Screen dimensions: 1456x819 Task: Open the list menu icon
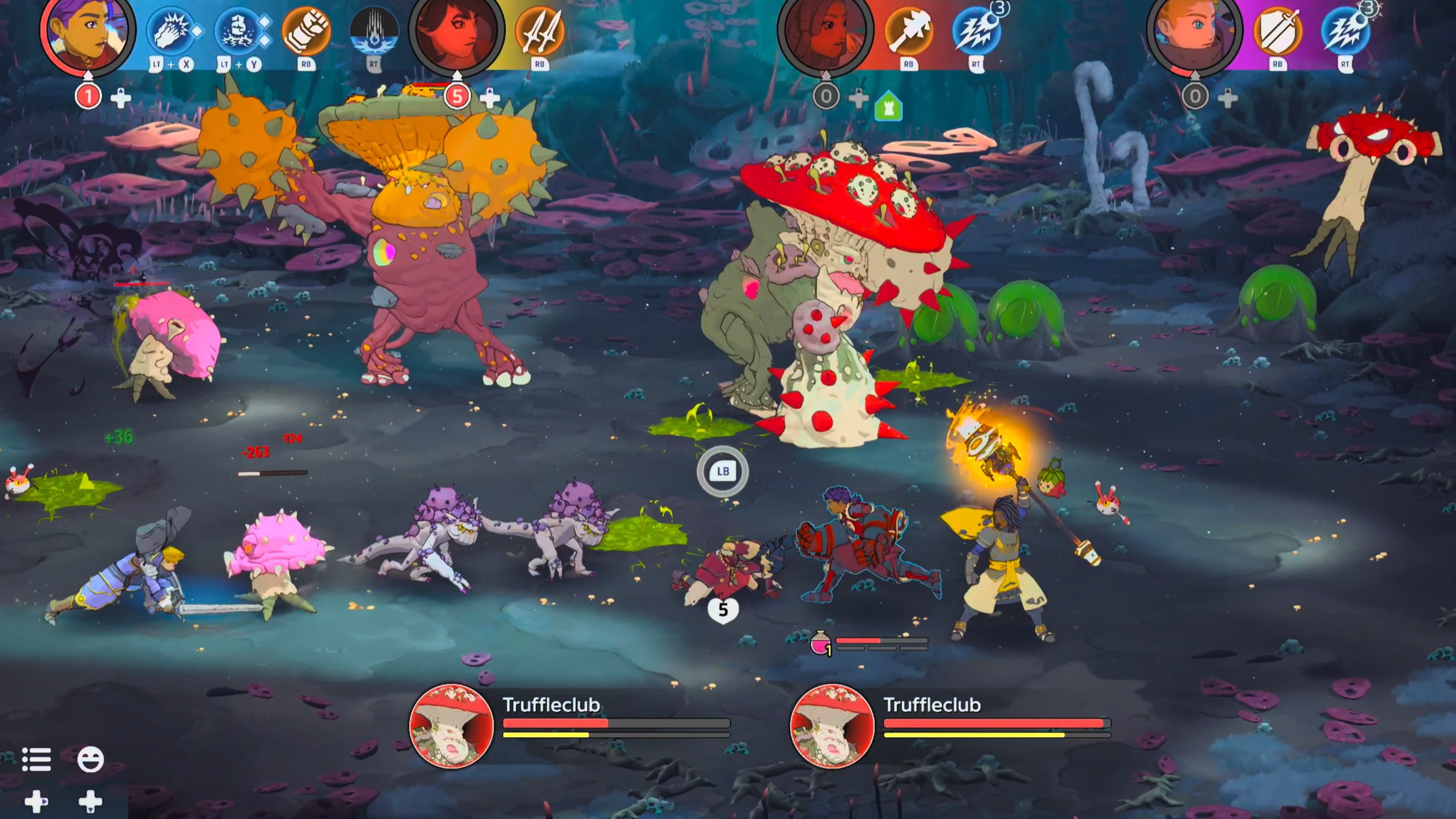click(x=37, y=759)
